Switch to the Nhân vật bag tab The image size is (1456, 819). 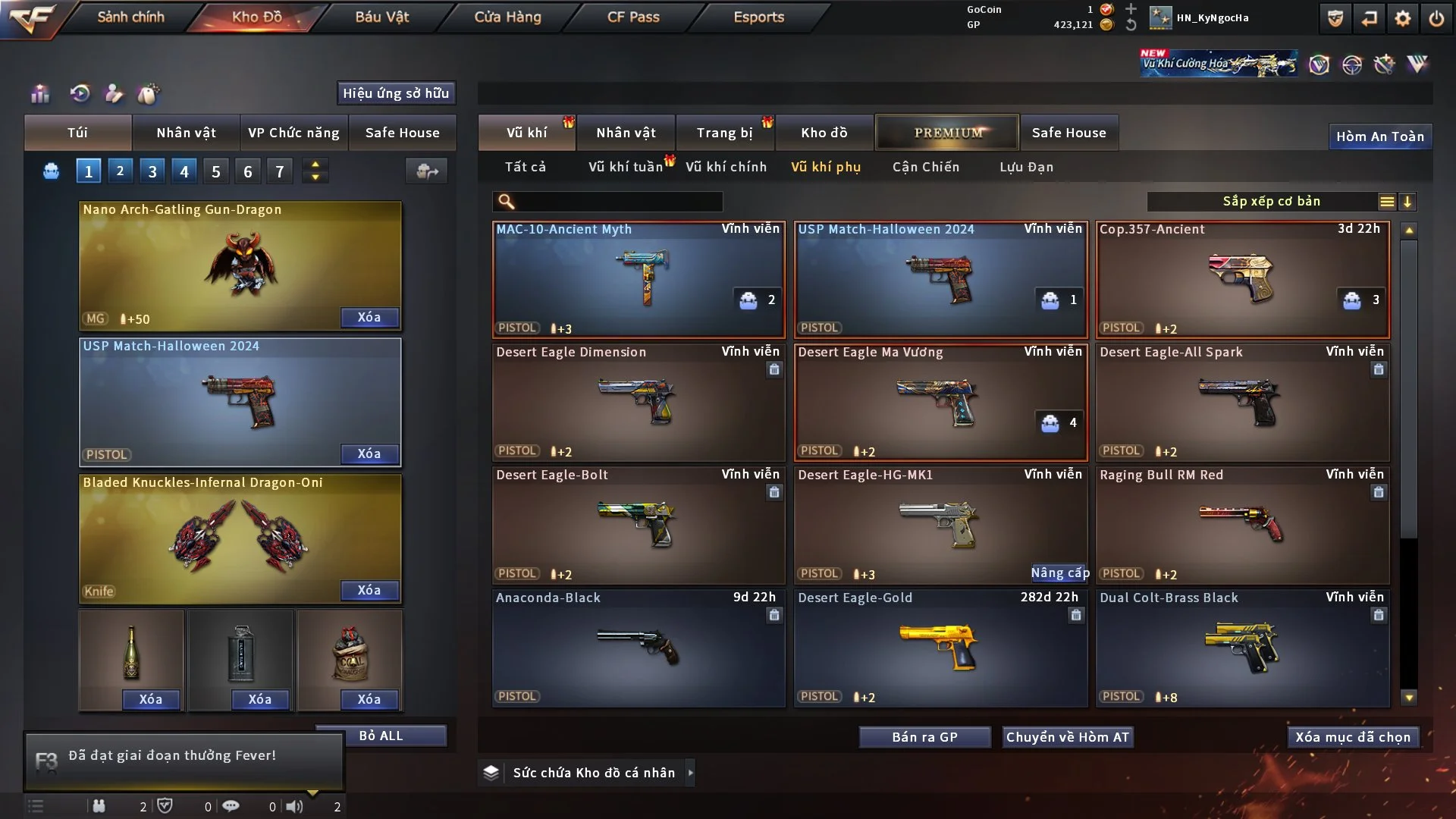(x=186, y=133)
